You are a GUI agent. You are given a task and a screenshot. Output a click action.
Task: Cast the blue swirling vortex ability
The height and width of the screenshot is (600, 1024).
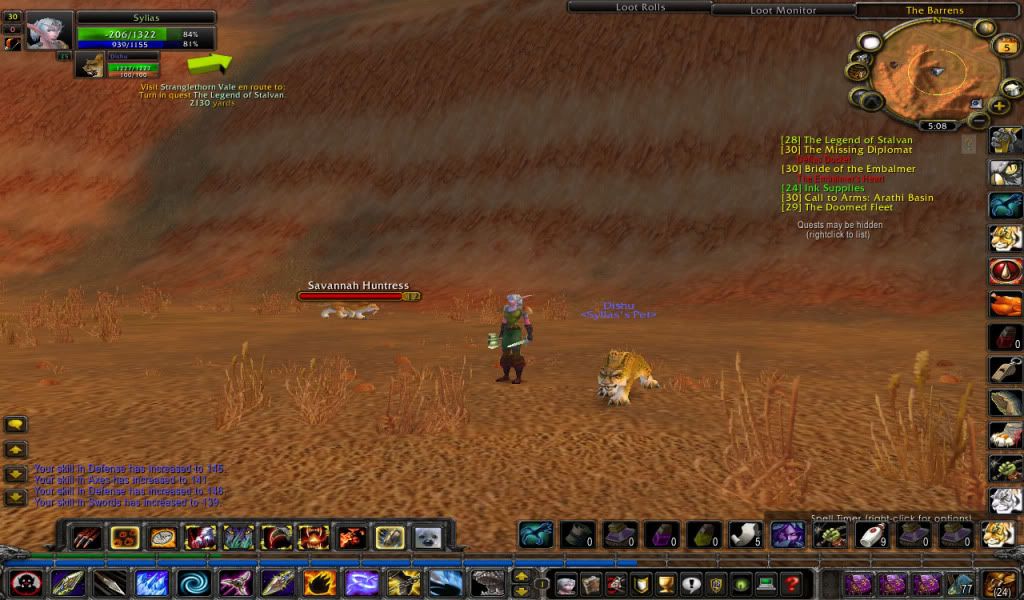point(194,582)
